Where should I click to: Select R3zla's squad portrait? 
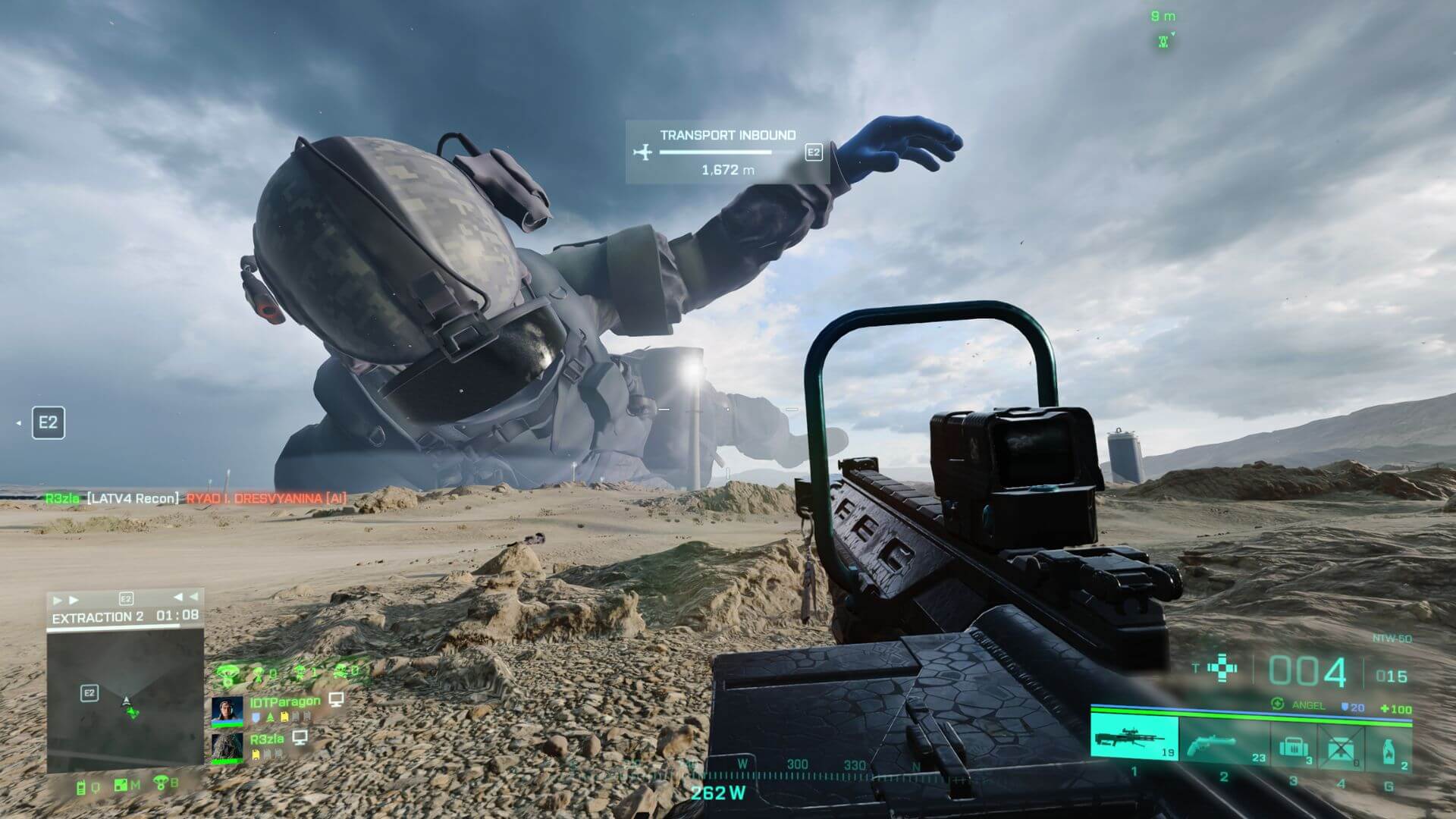click(227, 747)
